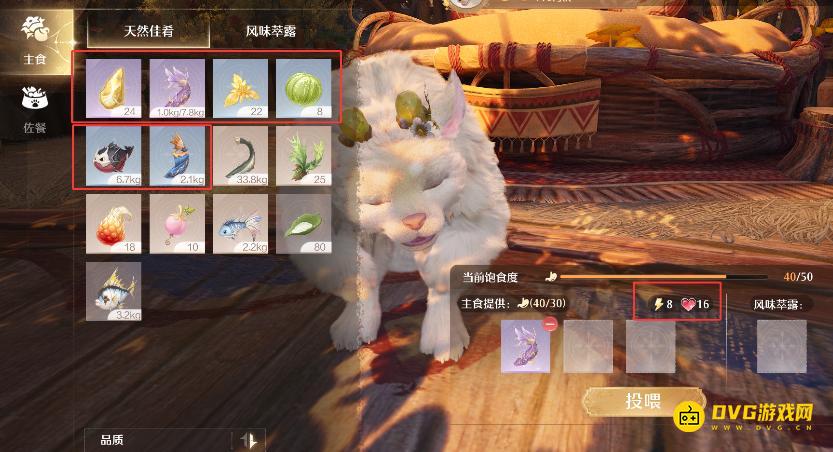Choose the spiky silver fish weighing 3.2kg
The width and height of the screenshot is (833, 452).
pos(113,291)
